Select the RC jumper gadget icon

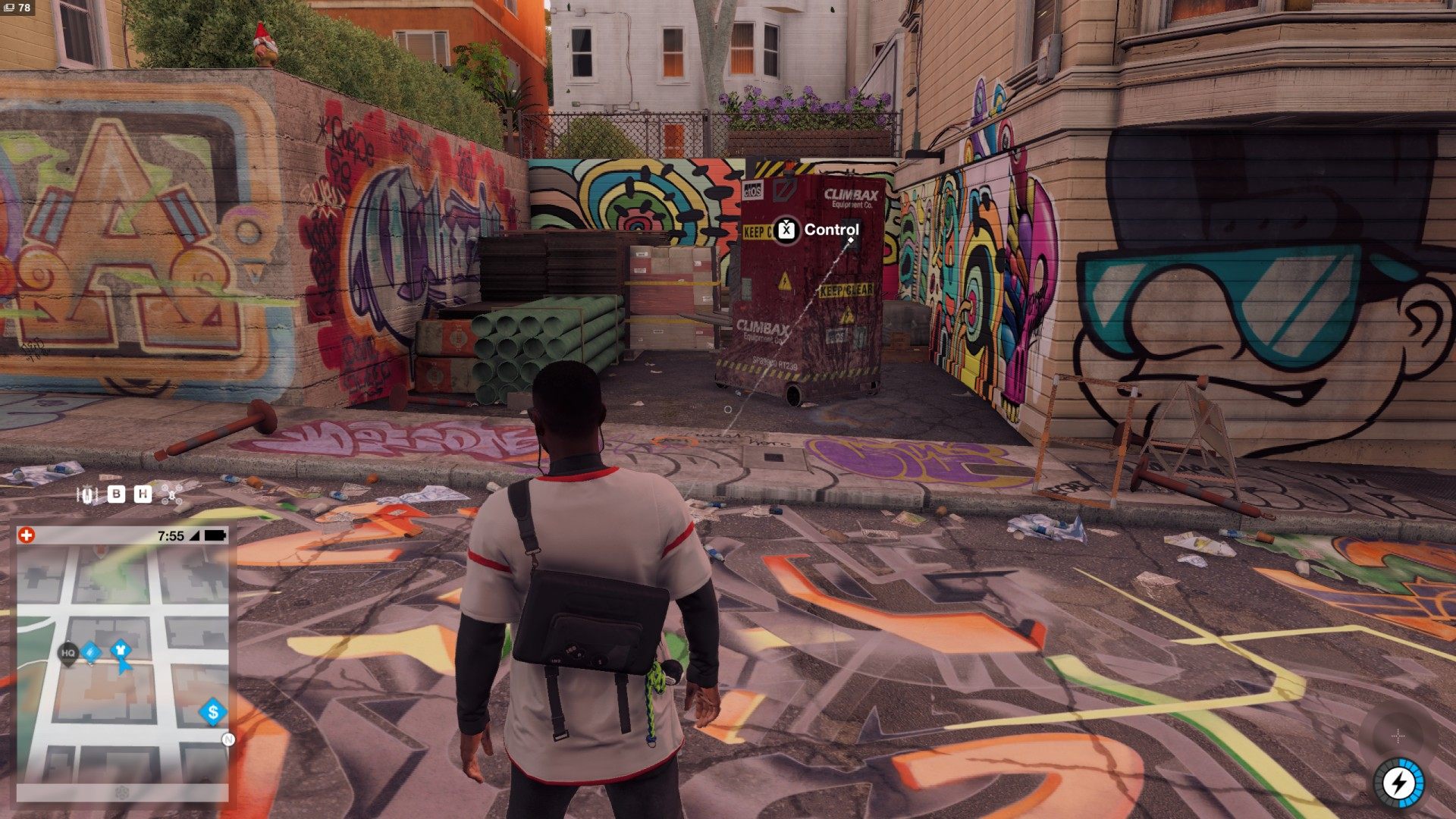click(87, 495)
